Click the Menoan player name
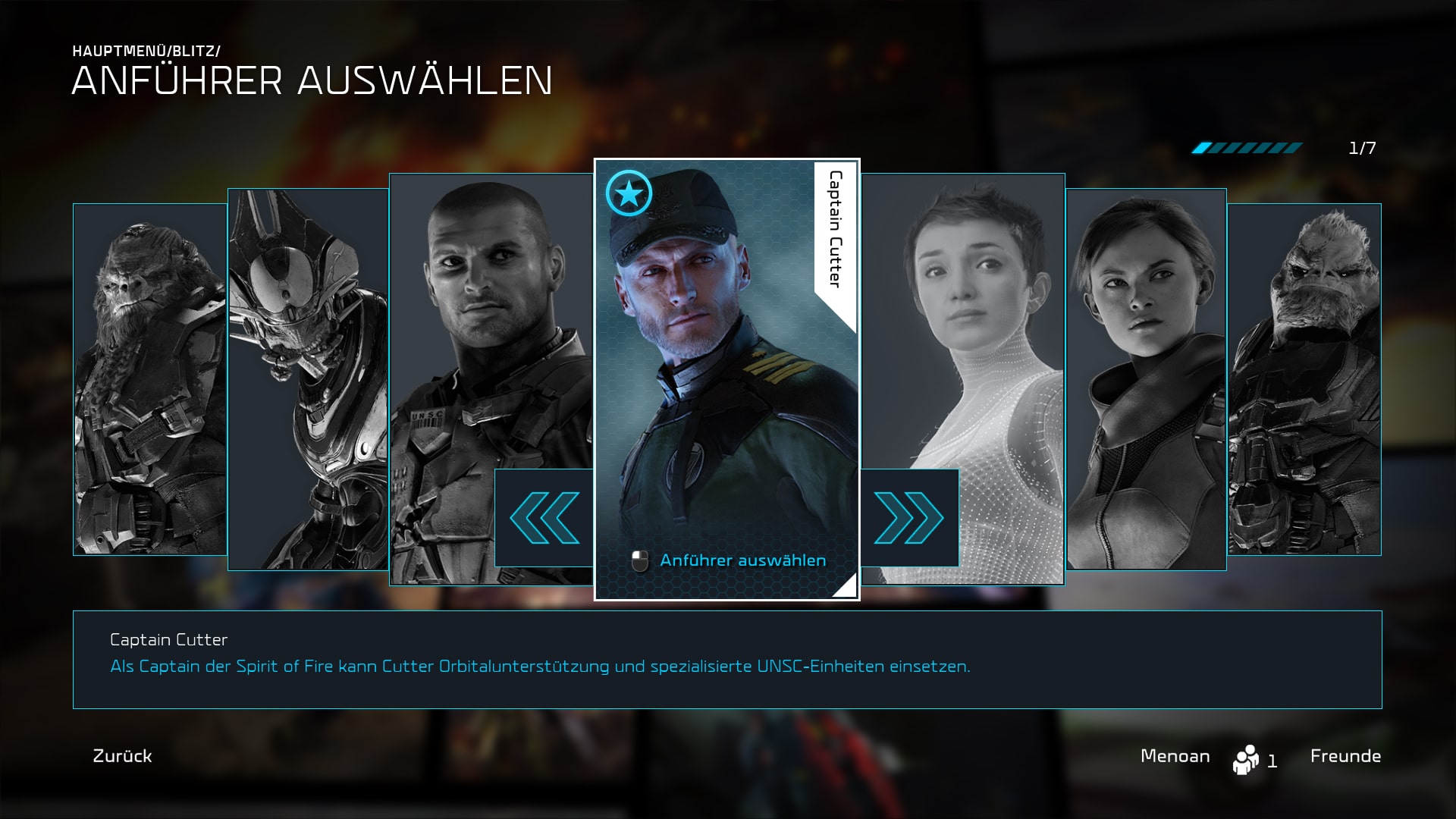Image resolution: width=1456 pixels, height=819 pixels. click(x=1175, y=756)
